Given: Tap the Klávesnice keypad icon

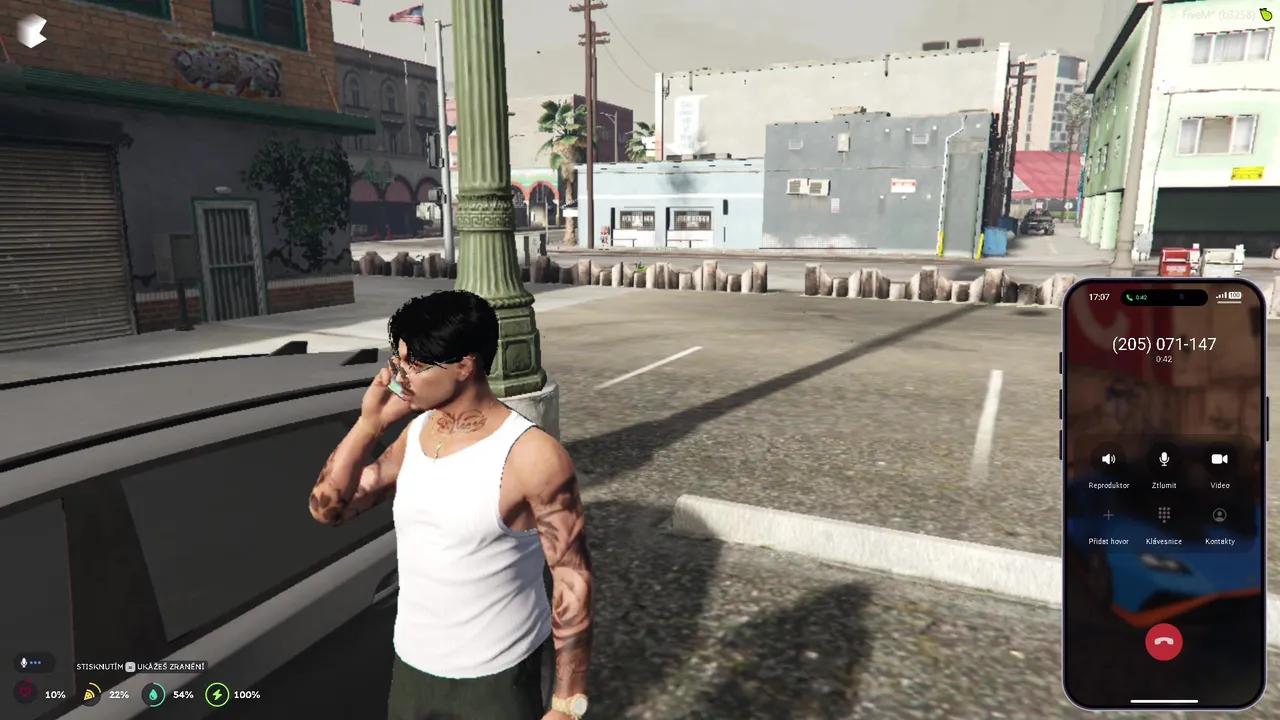Looking at the screenshot, I should (x=1163, y=514).
